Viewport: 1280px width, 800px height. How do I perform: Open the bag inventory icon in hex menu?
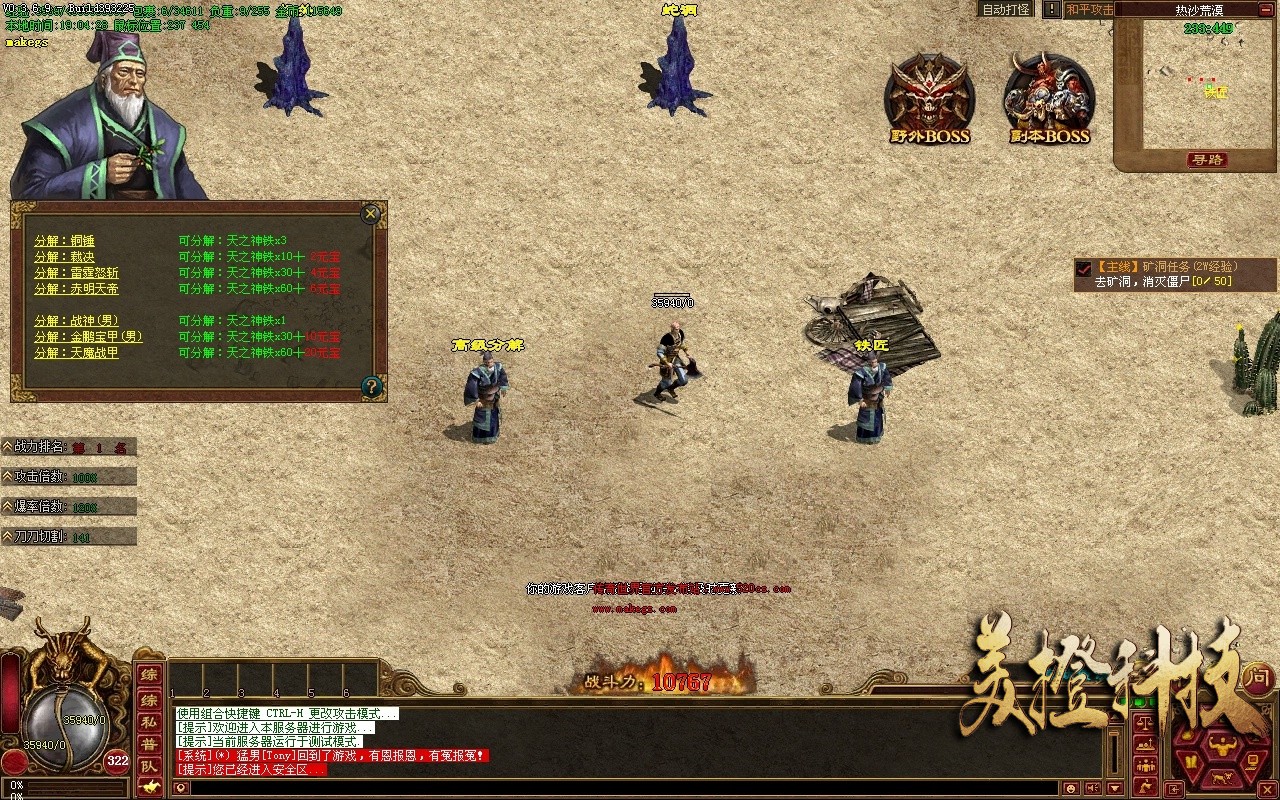coord(1191,761)
